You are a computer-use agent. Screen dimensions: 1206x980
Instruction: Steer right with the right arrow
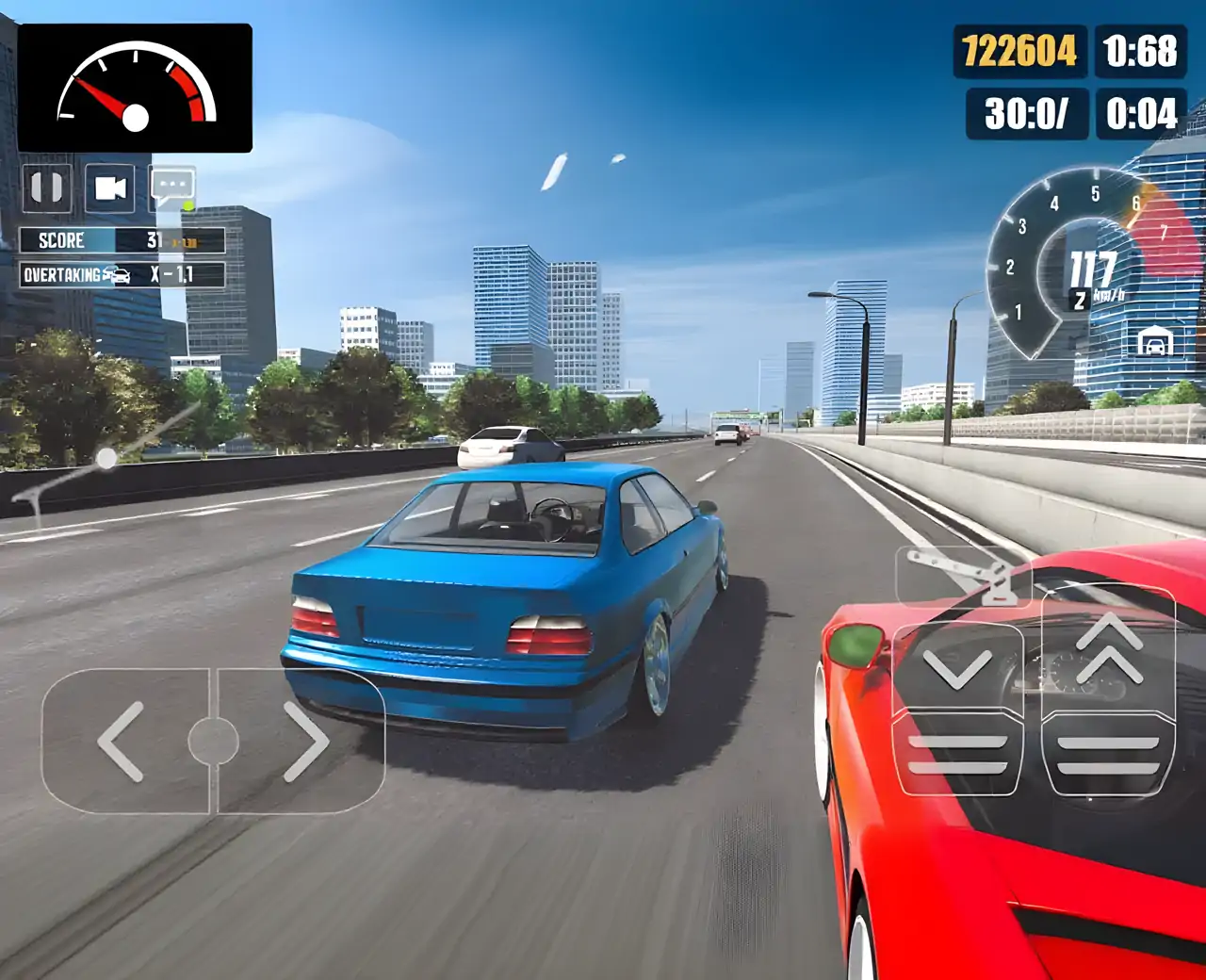pyautogui.click(x=304, y=742)
